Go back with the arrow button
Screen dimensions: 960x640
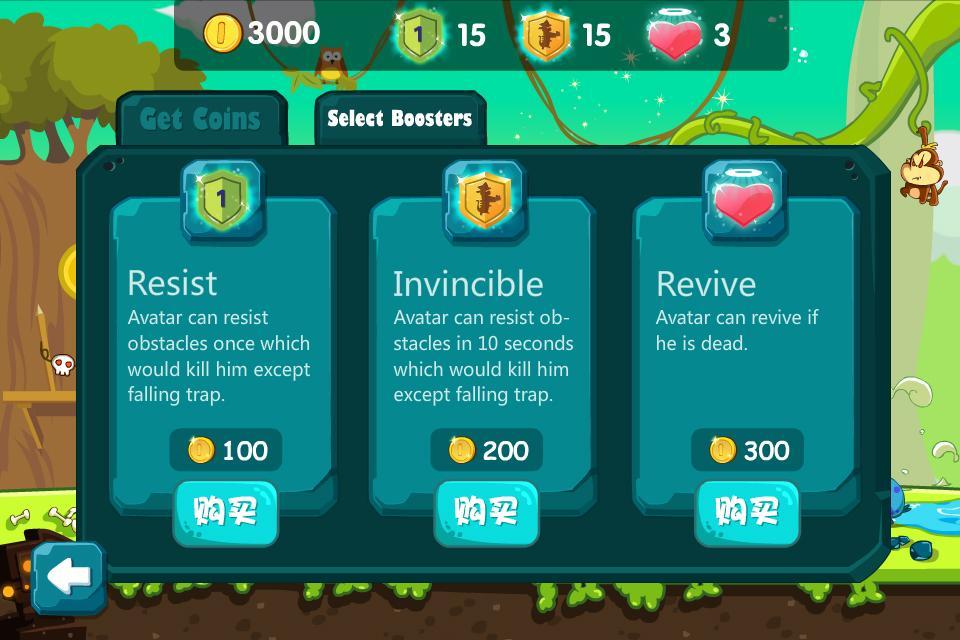[x=68, y=577]
